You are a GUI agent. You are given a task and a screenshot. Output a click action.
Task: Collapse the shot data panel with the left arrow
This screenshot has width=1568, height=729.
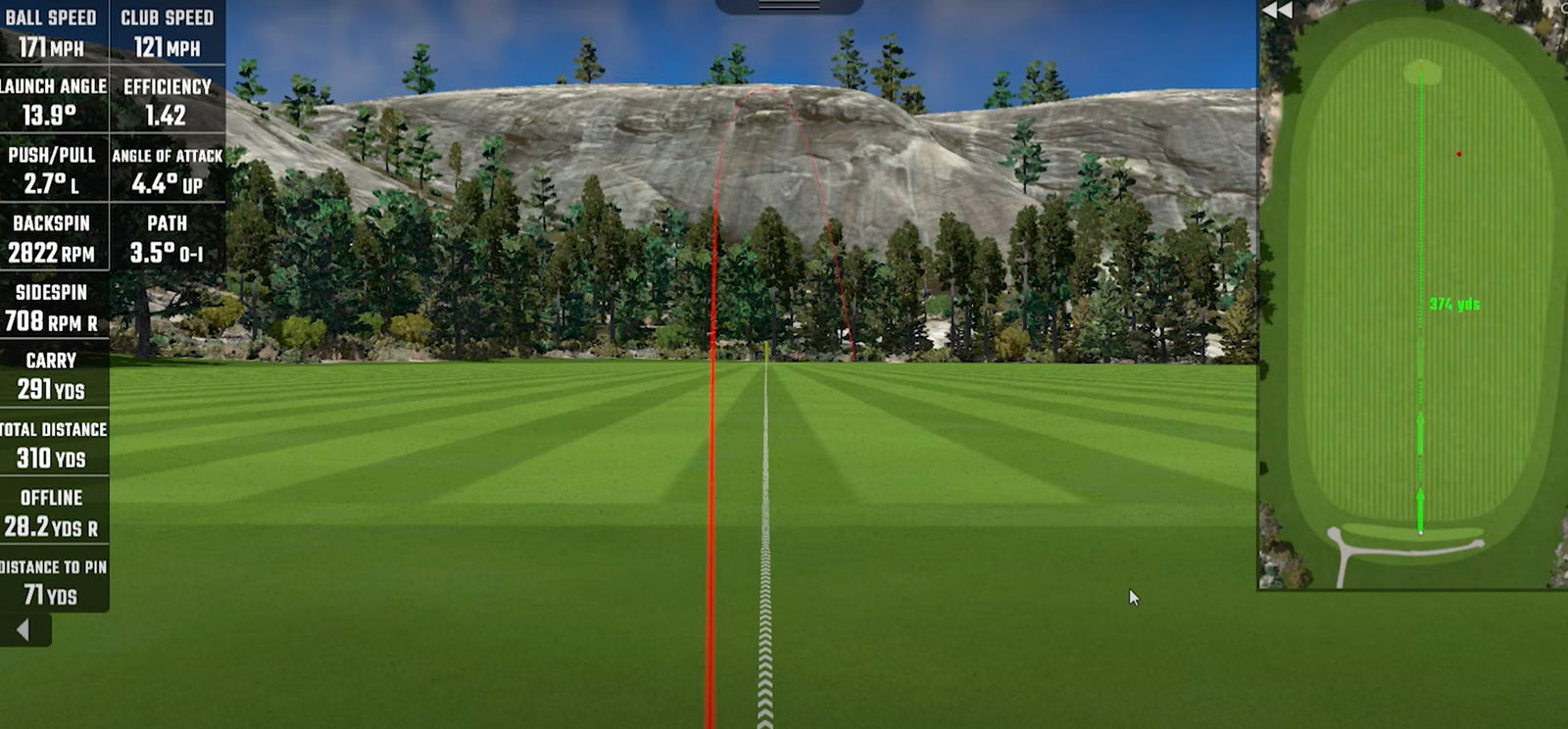tap(24, 630)
